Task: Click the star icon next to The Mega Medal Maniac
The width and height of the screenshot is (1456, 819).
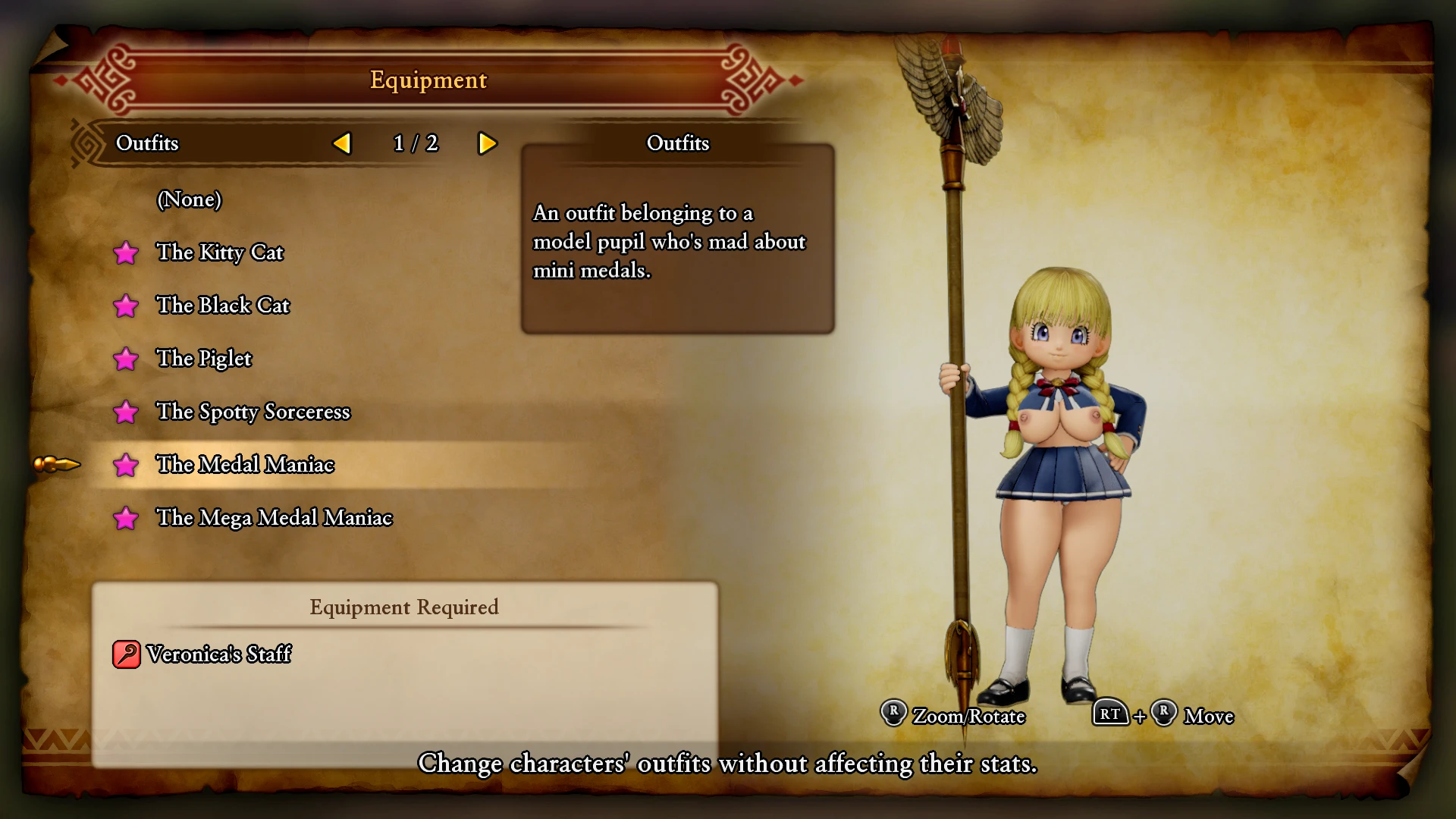Action: tap(127, 519)
